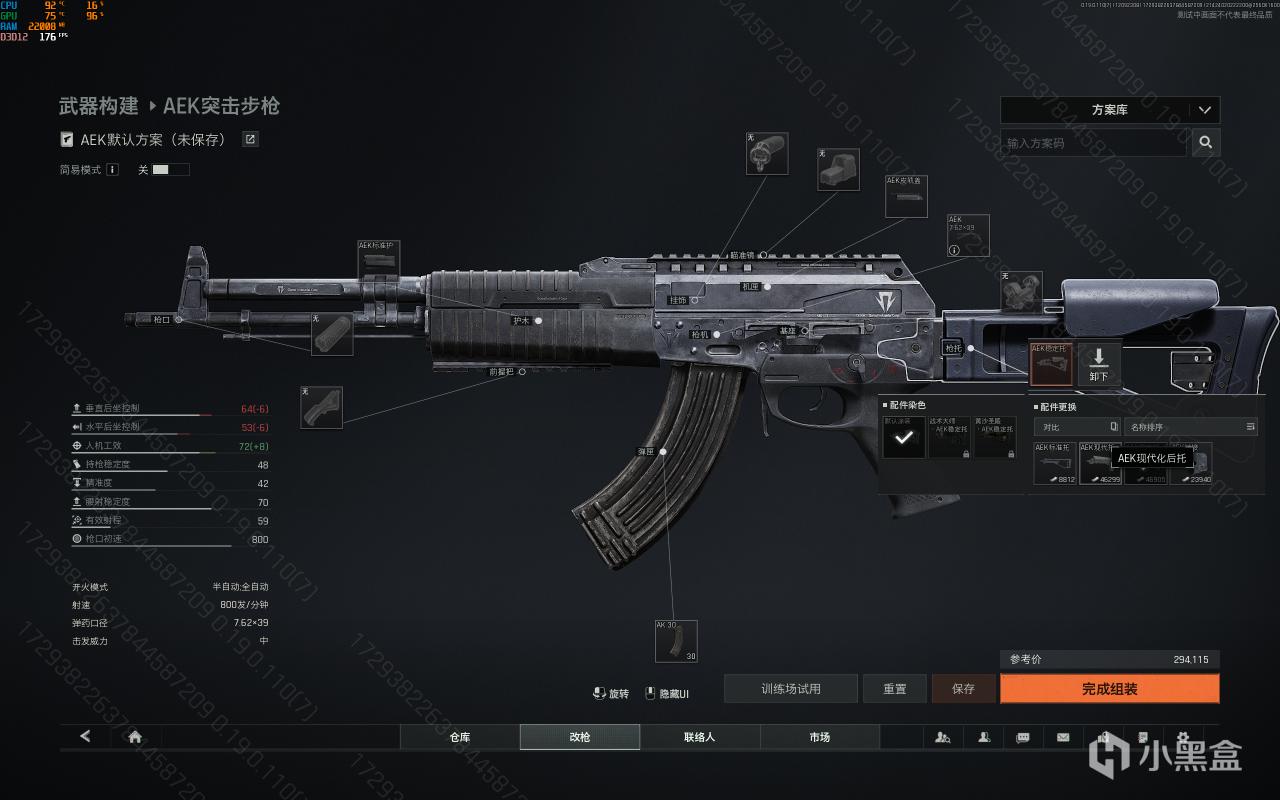Click the orange 完成组装 button
Image resolution: width=1280 pixels, height=800 pixels.
(x=1109, y=689)
